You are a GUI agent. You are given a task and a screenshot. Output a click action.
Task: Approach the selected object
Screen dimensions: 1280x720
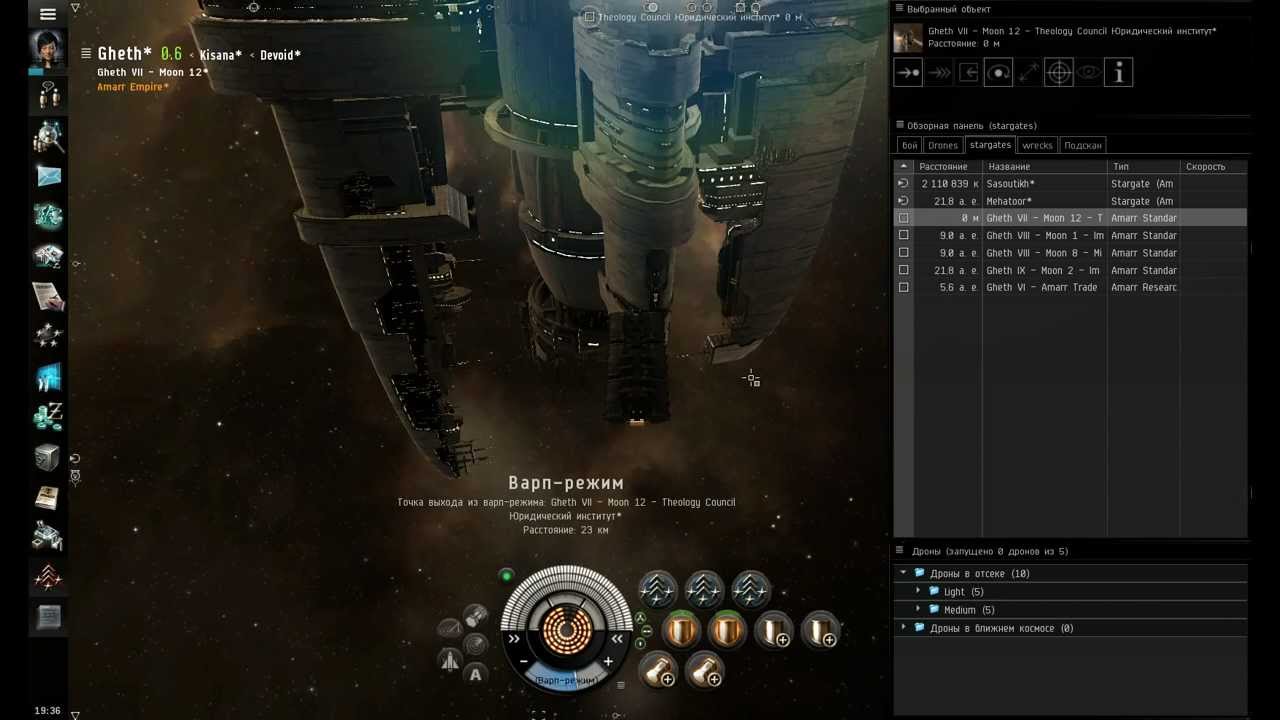click(908, 72)
